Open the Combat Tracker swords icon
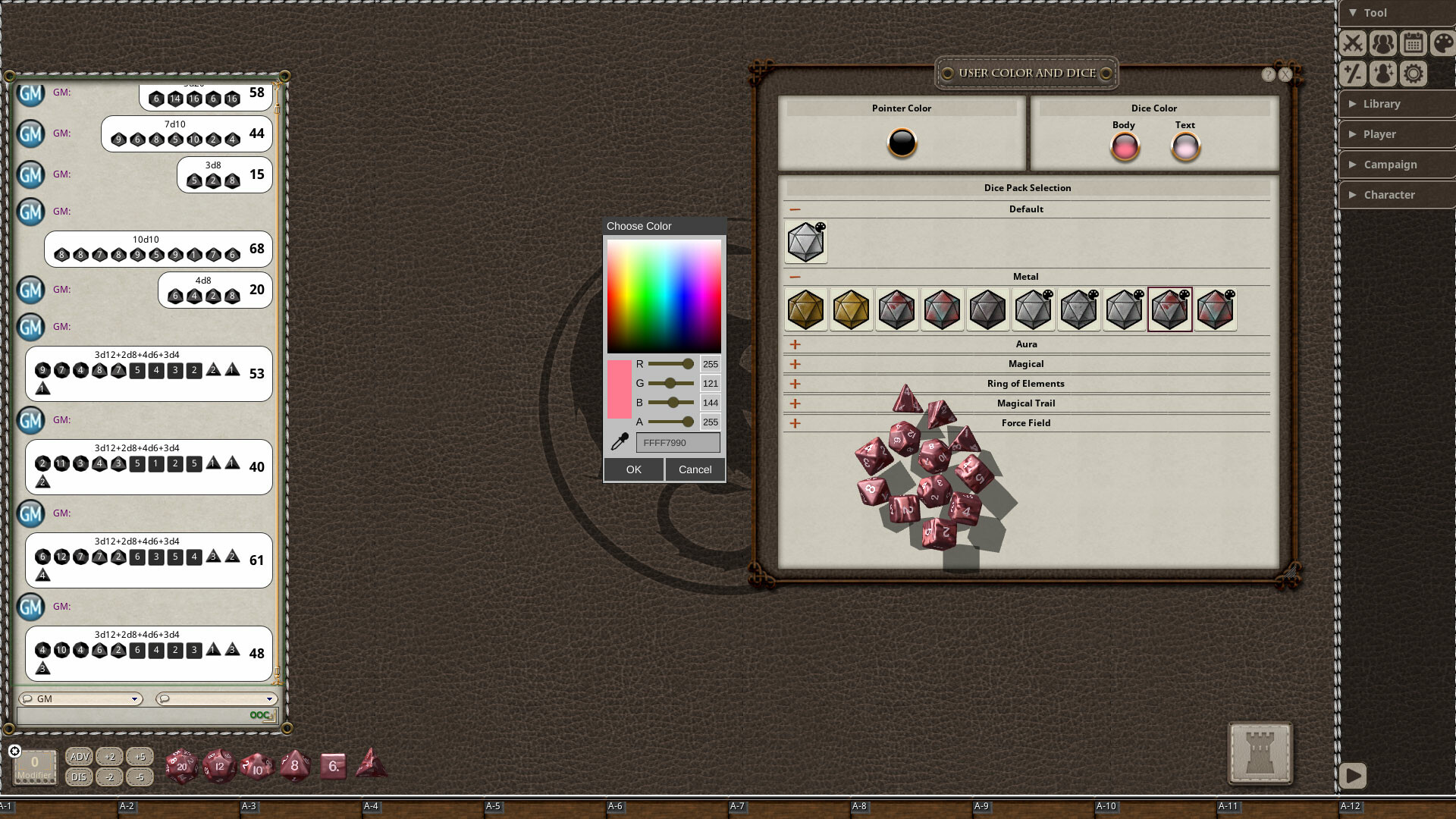This screenshot has height=819, width=1456. [x=1353, y=43]
